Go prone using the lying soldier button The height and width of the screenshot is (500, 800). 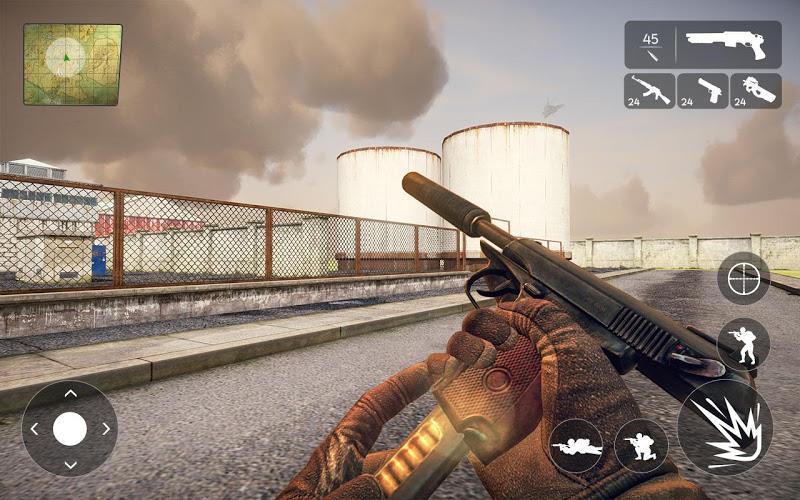(x=576, y=446)
